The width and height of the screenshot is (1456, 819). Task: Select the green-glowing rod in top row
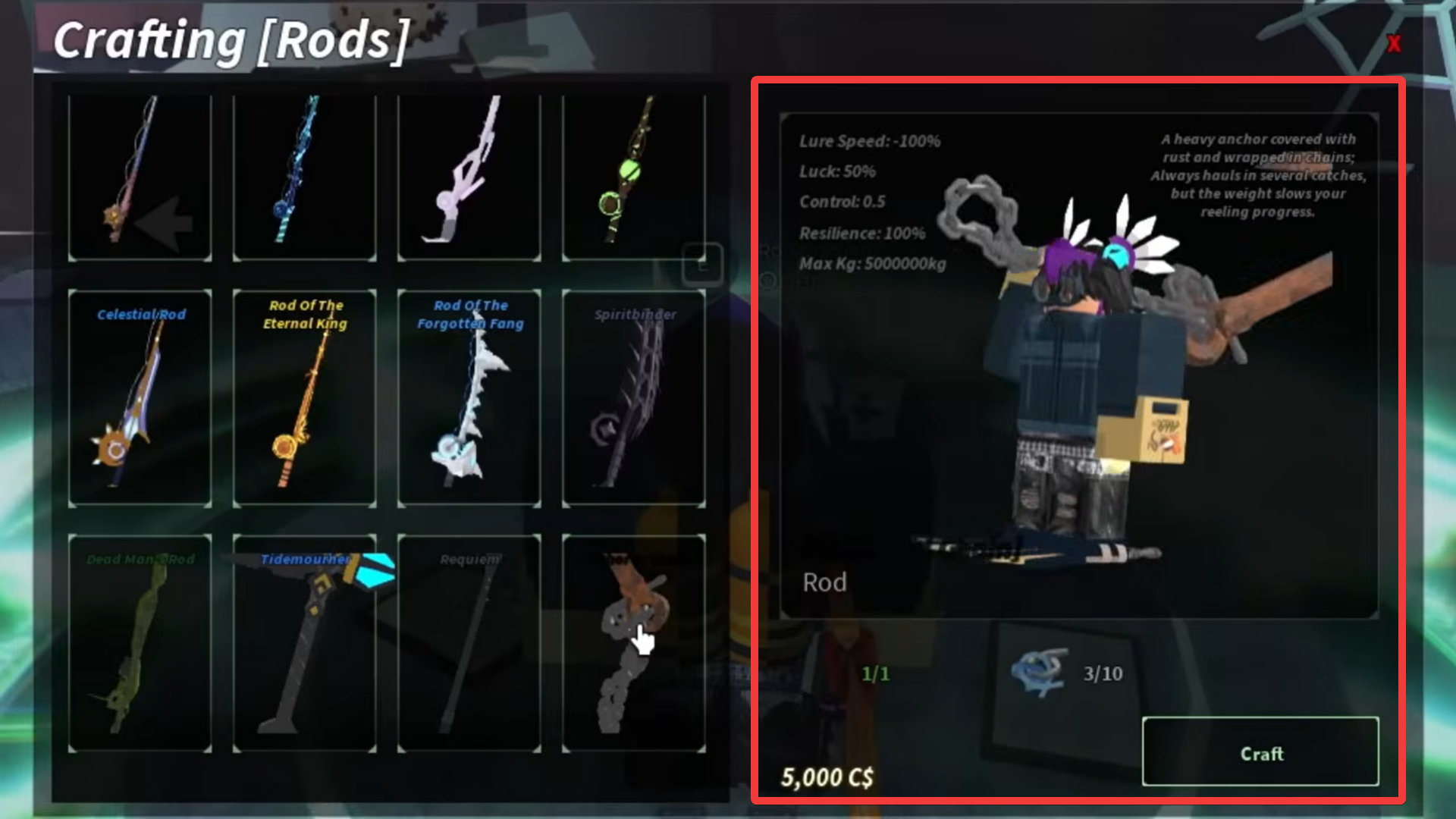633,178
